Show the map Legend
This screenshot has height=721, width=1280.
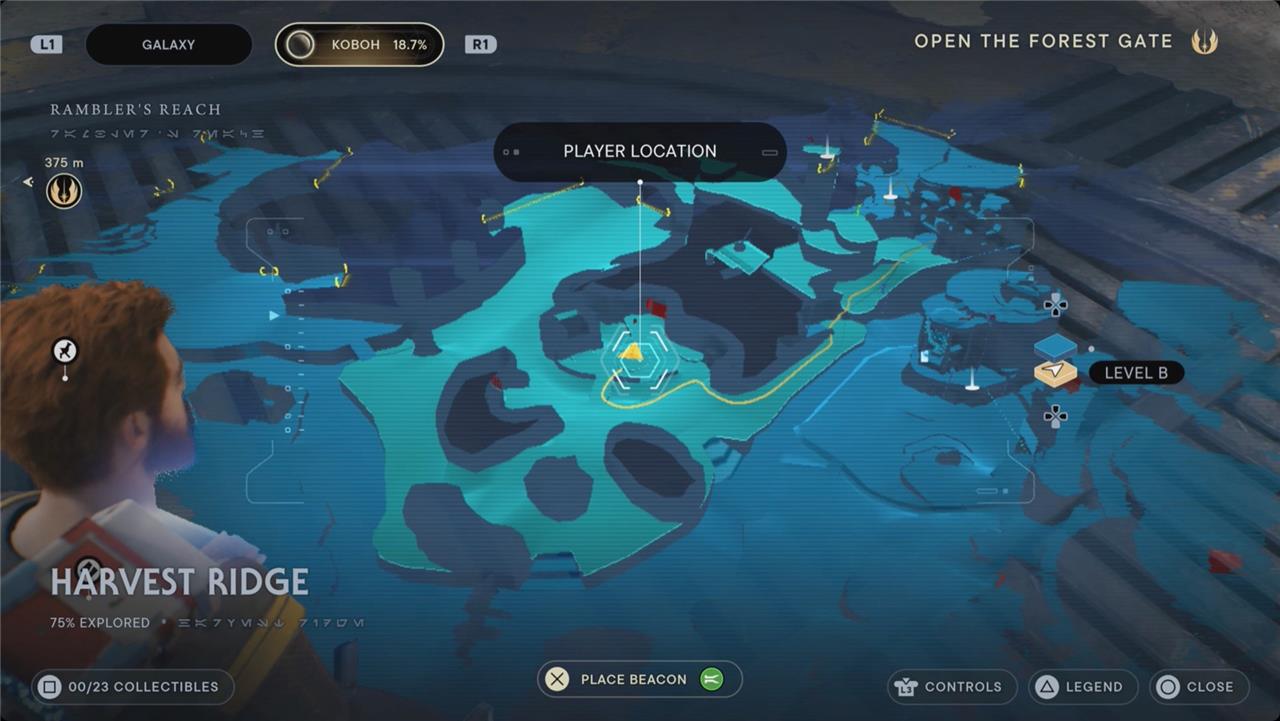point(1083,687)
